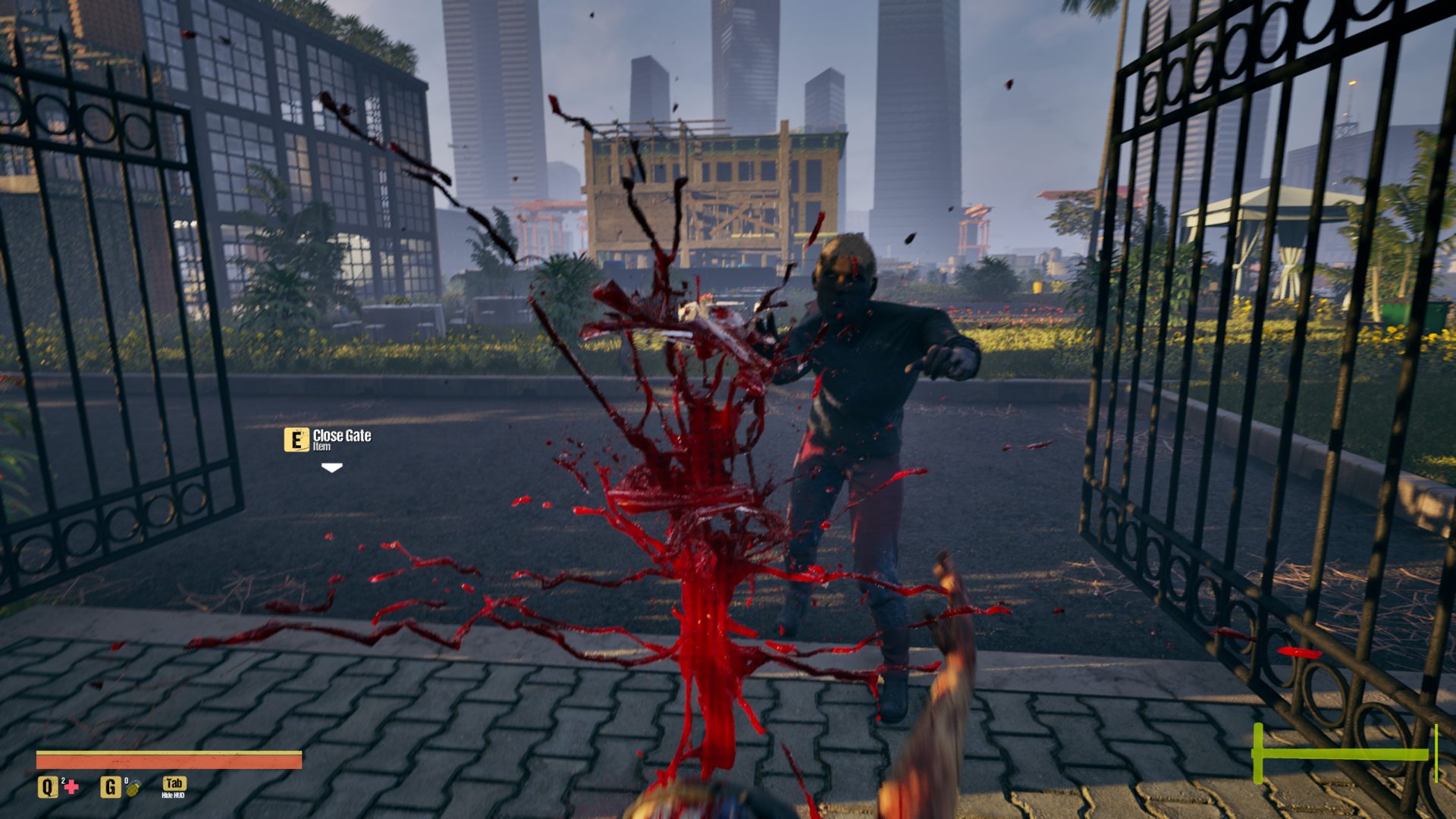The height and width of the screenshot is (819, 1456).
Task: Select the red cross medkit icon
Action: [x=71, y=787]
